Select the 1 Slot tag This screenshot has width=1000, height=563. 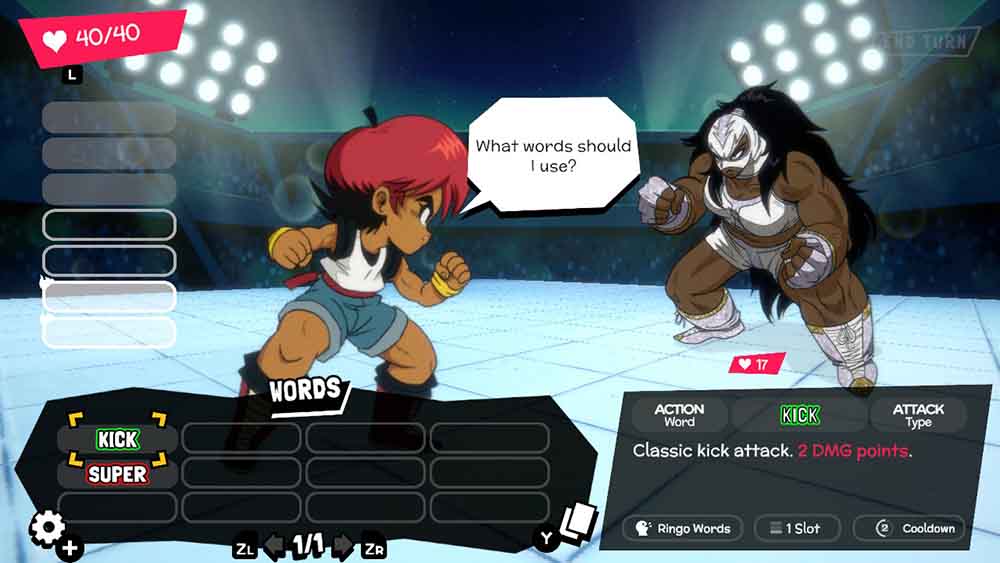[x=796, y=528]
